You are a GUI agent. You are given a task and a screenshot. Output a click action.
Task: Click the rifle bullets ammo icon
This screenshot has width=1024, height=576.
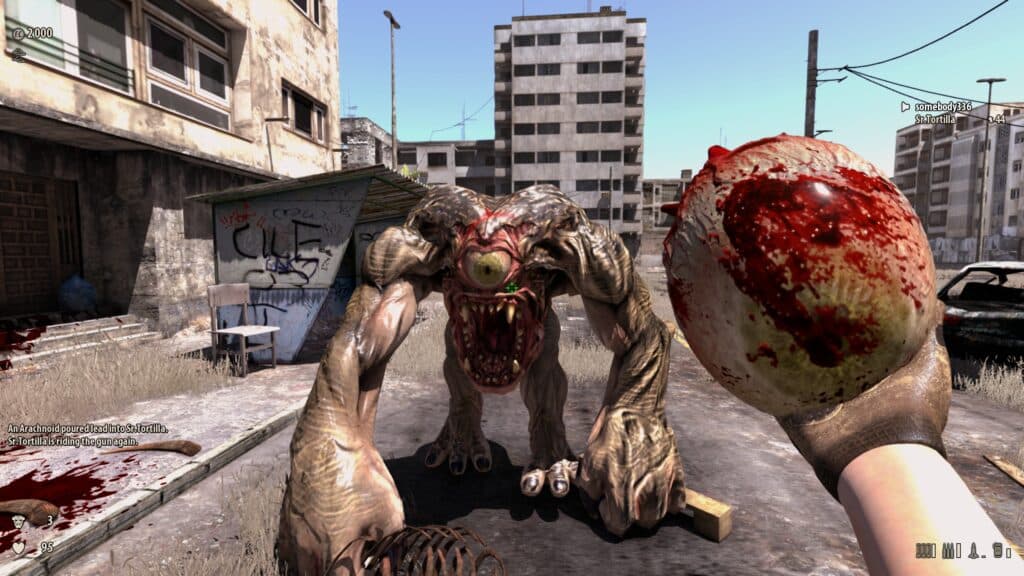(x=948, y=550)
